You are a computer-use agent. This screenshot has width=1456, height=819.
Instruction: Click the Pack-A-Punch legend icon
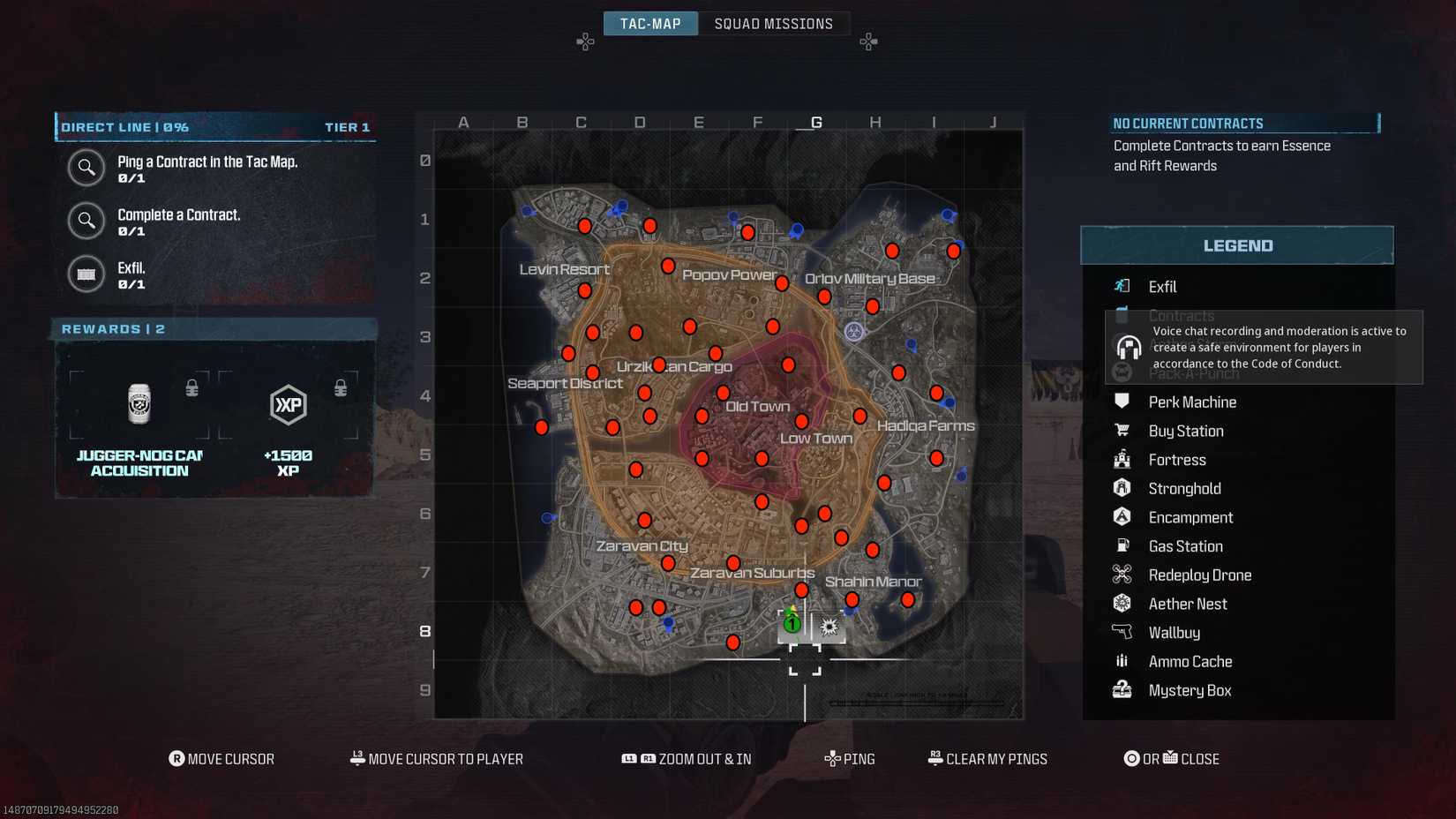pos(1122,372)
